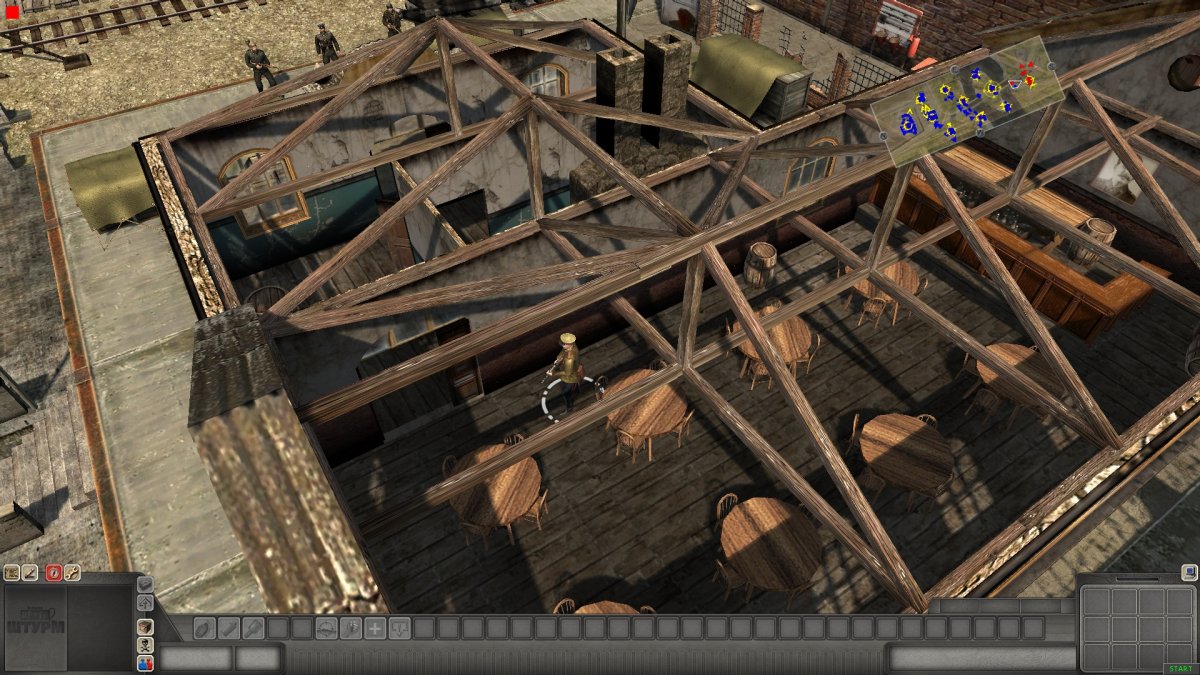Open the map scroll icon
The height and width of the screenshot is (675, 1200).
[x=12, y=573]
